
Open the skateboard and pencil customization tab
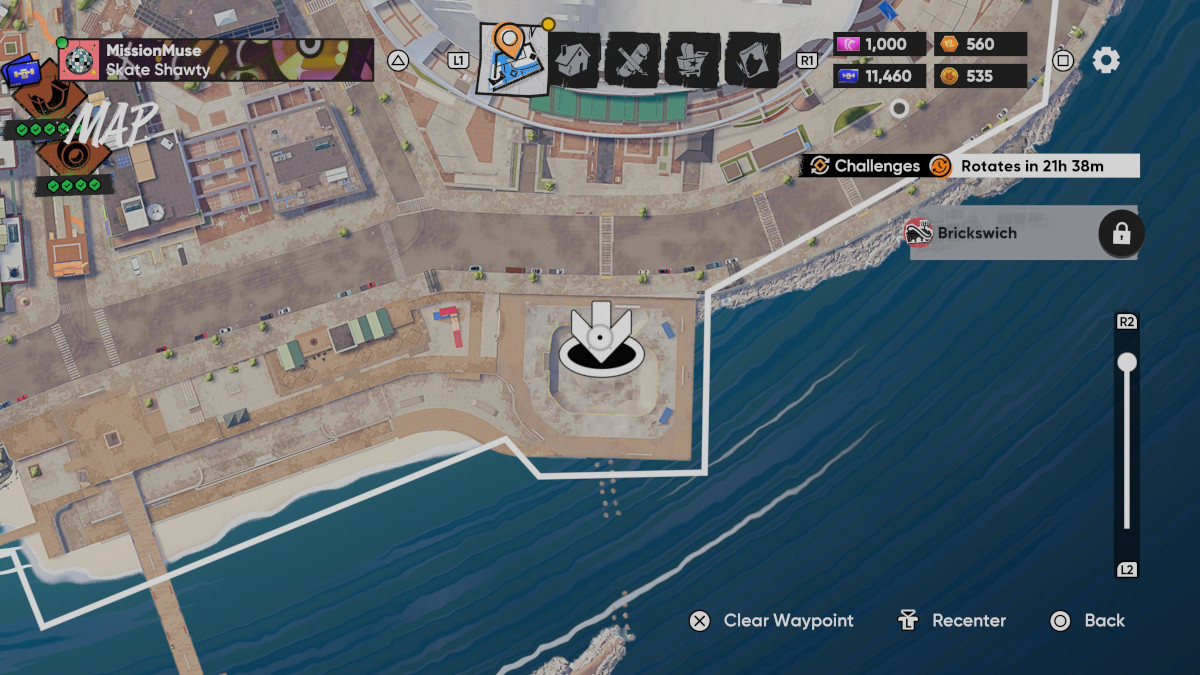tap(632, 60)
